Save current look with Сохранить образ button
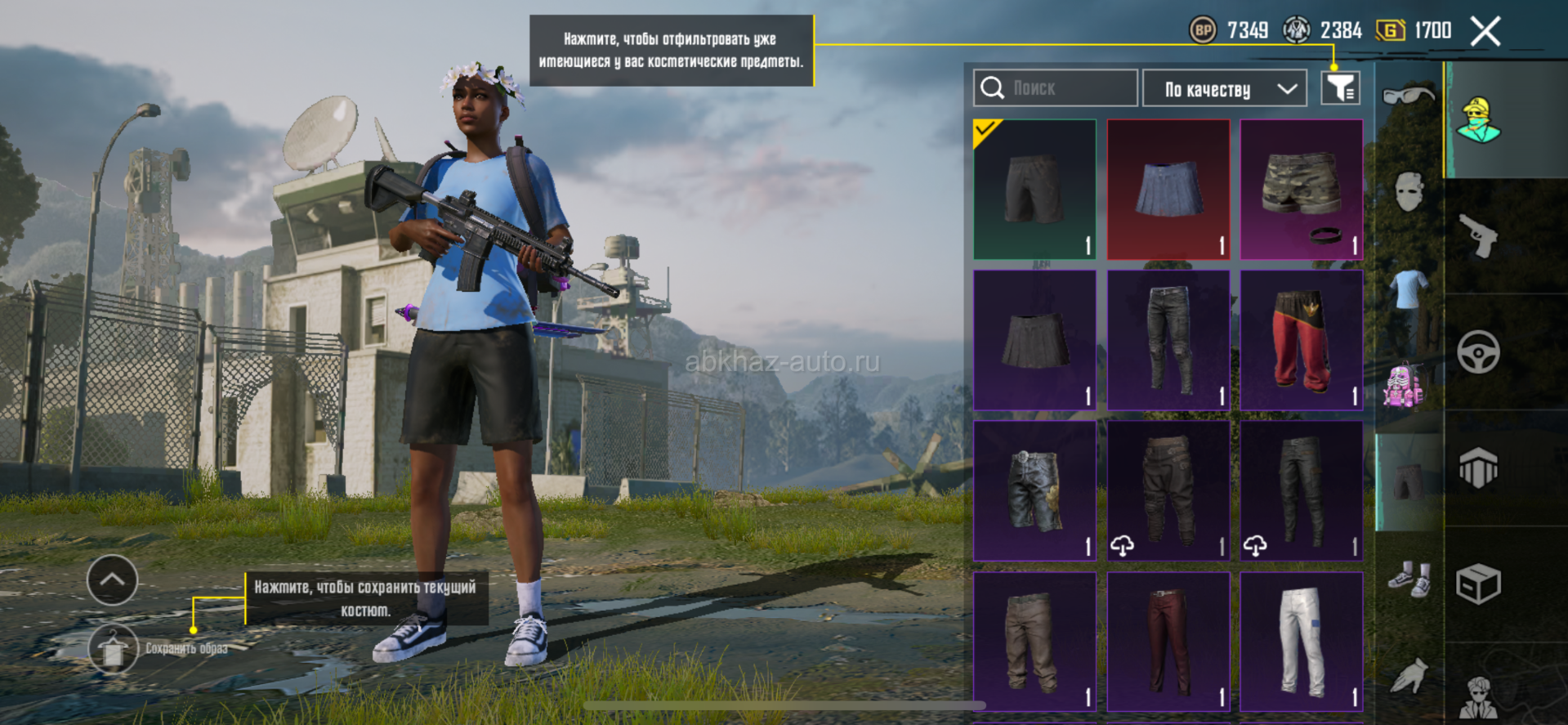 click(113, 649)
